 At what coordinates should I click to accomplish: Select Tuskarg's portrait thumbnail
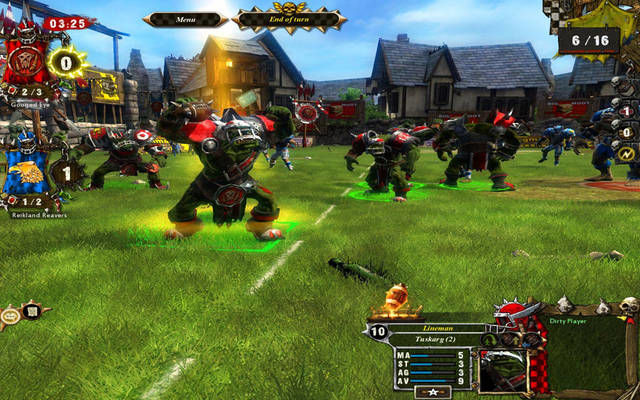point(503,370)
